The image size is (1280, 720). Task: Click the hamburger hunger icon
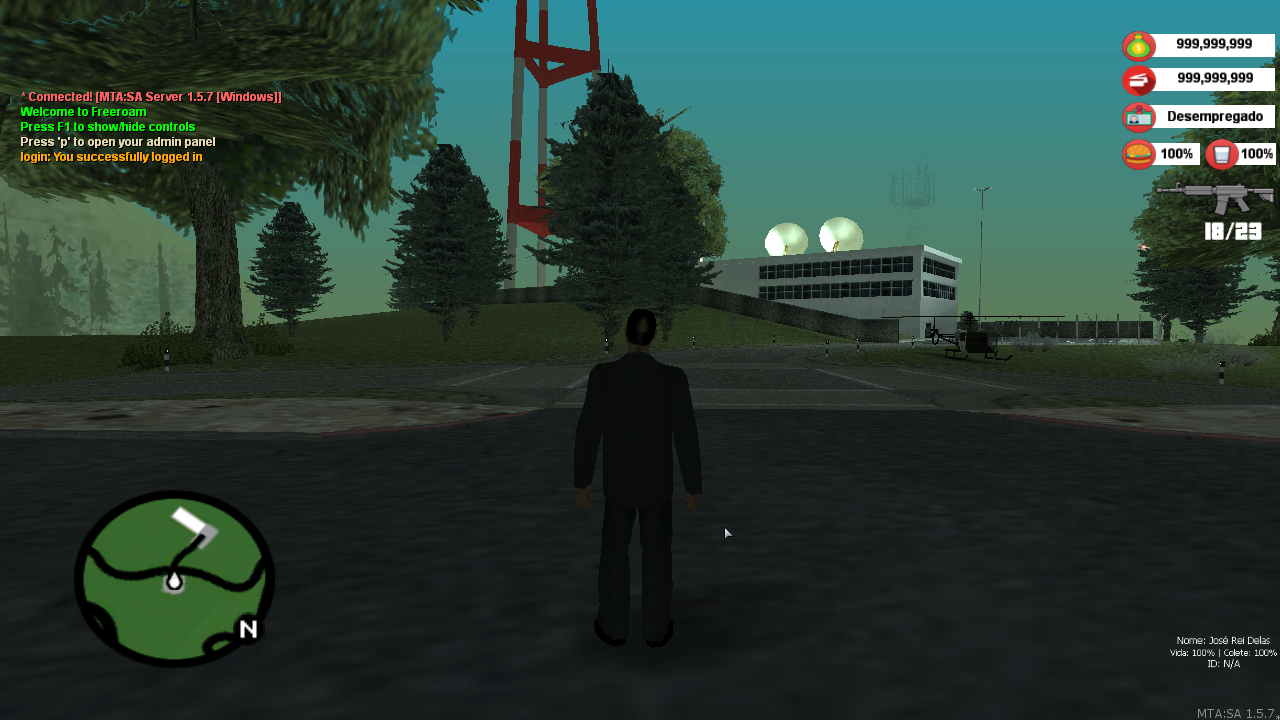pos(1138,153)
